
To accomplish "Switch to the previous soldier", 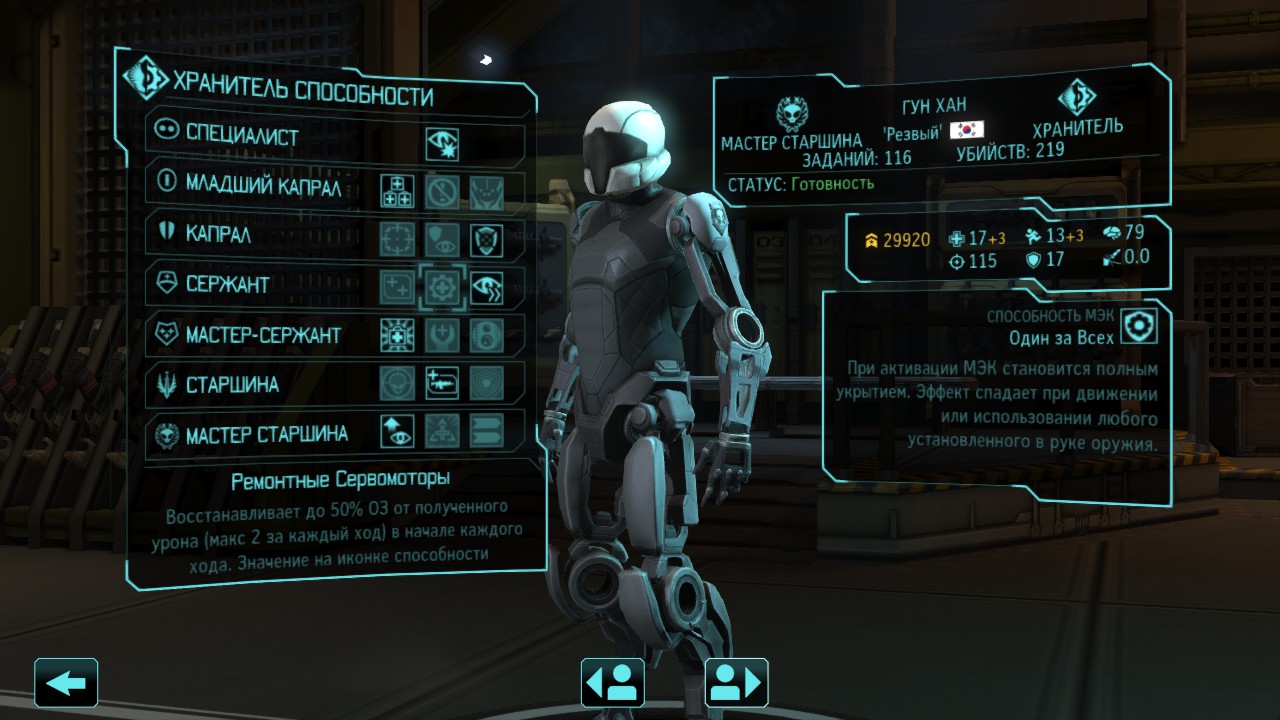I will (612, 683).
